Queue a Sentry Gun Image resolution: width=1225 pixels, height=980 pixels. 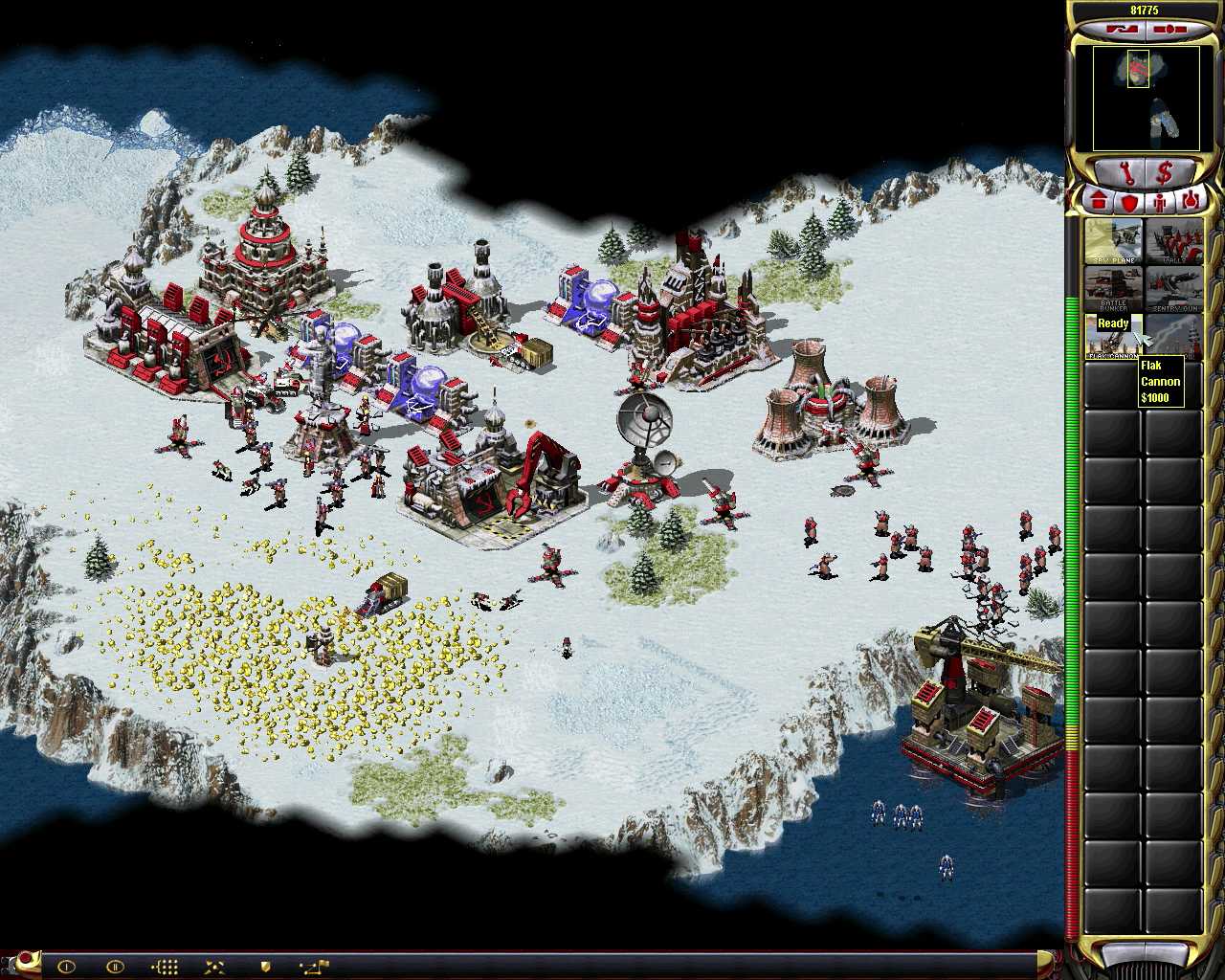[x=1173, y=289]
